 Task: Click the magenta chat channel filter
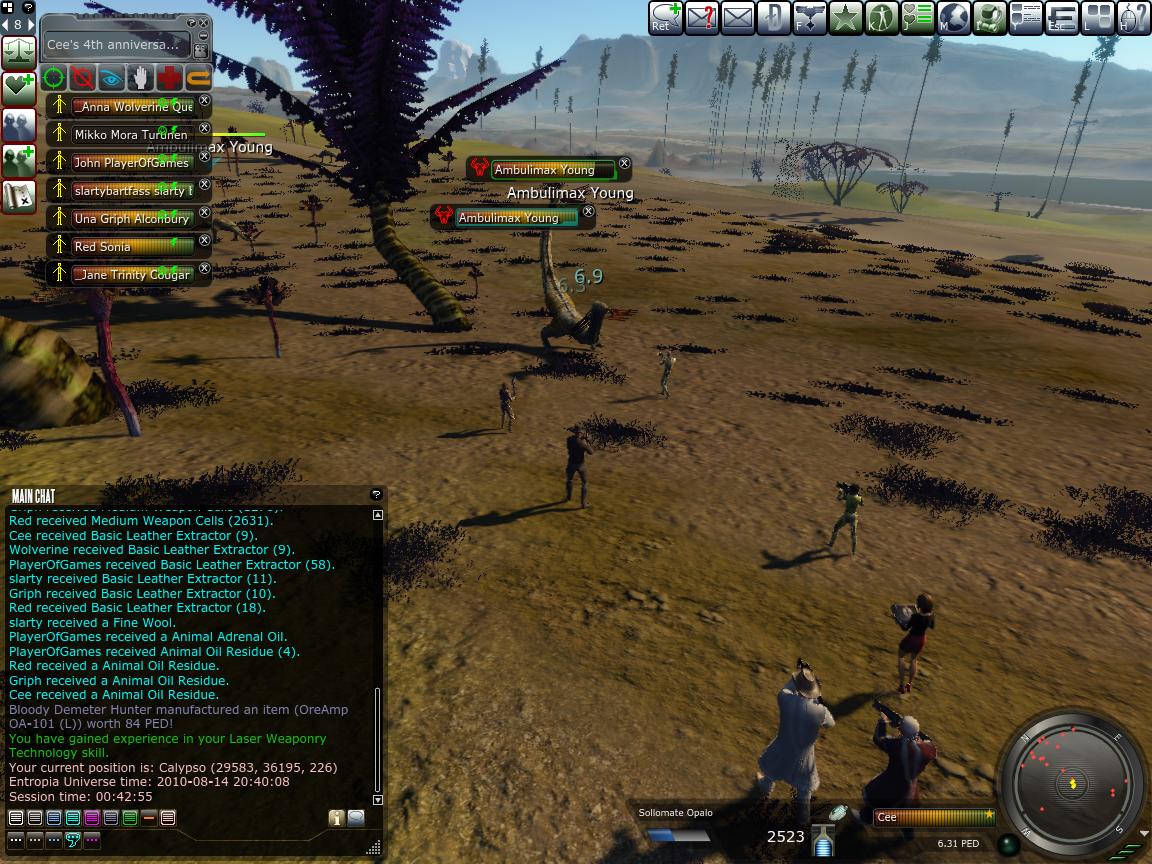point(92,818)
